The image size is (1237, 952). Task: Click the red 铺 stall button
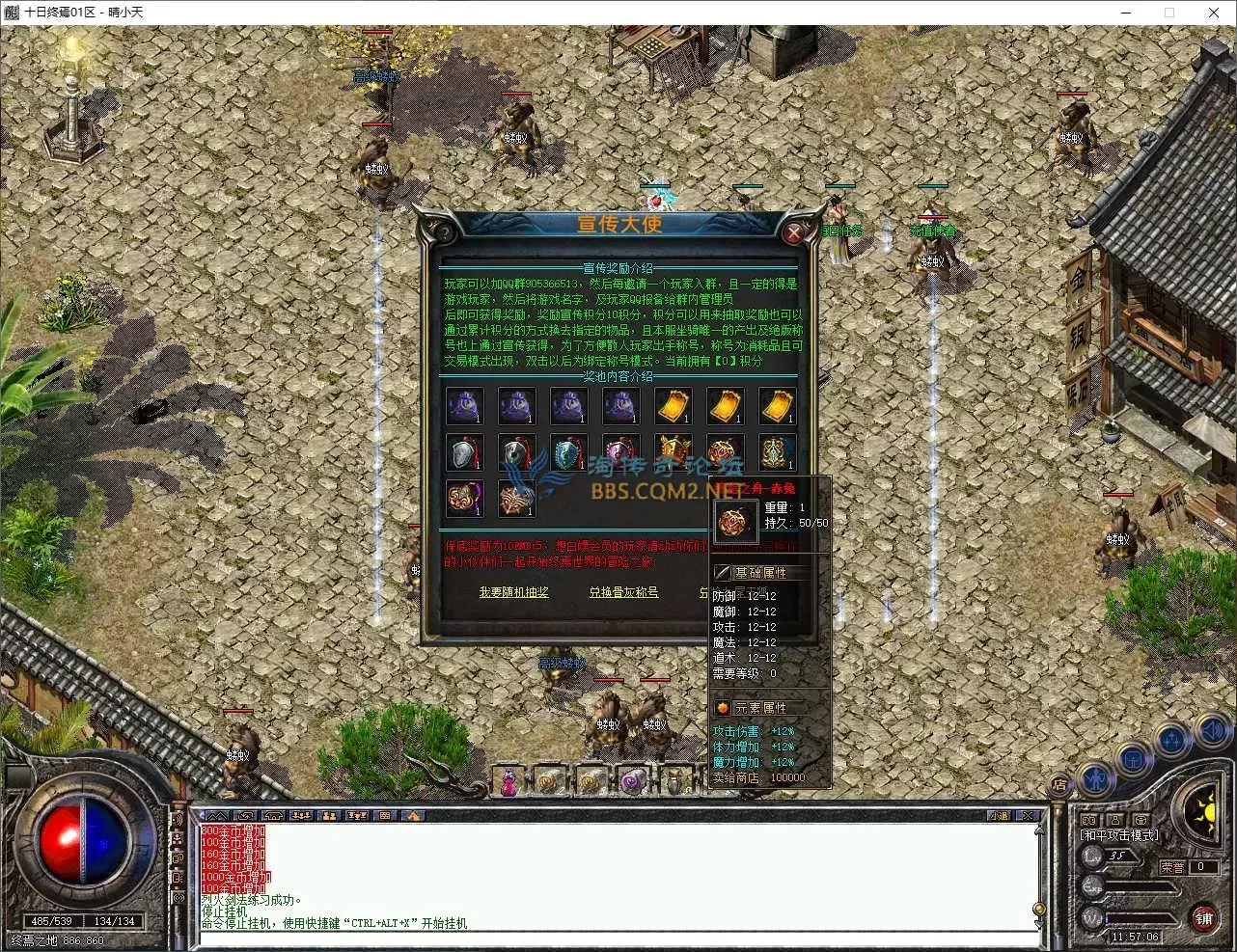(x=1203, y=918)
